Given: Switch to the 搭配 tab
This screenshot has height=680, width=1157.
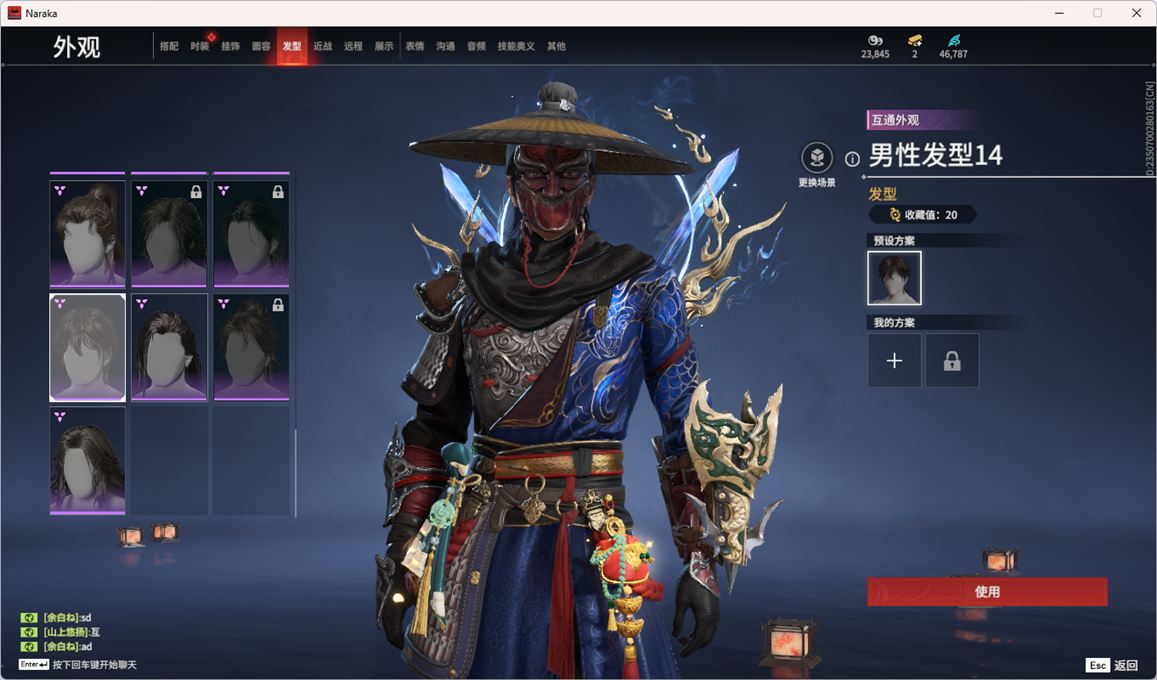Looking at the screenshot, I should coord(169,46).
